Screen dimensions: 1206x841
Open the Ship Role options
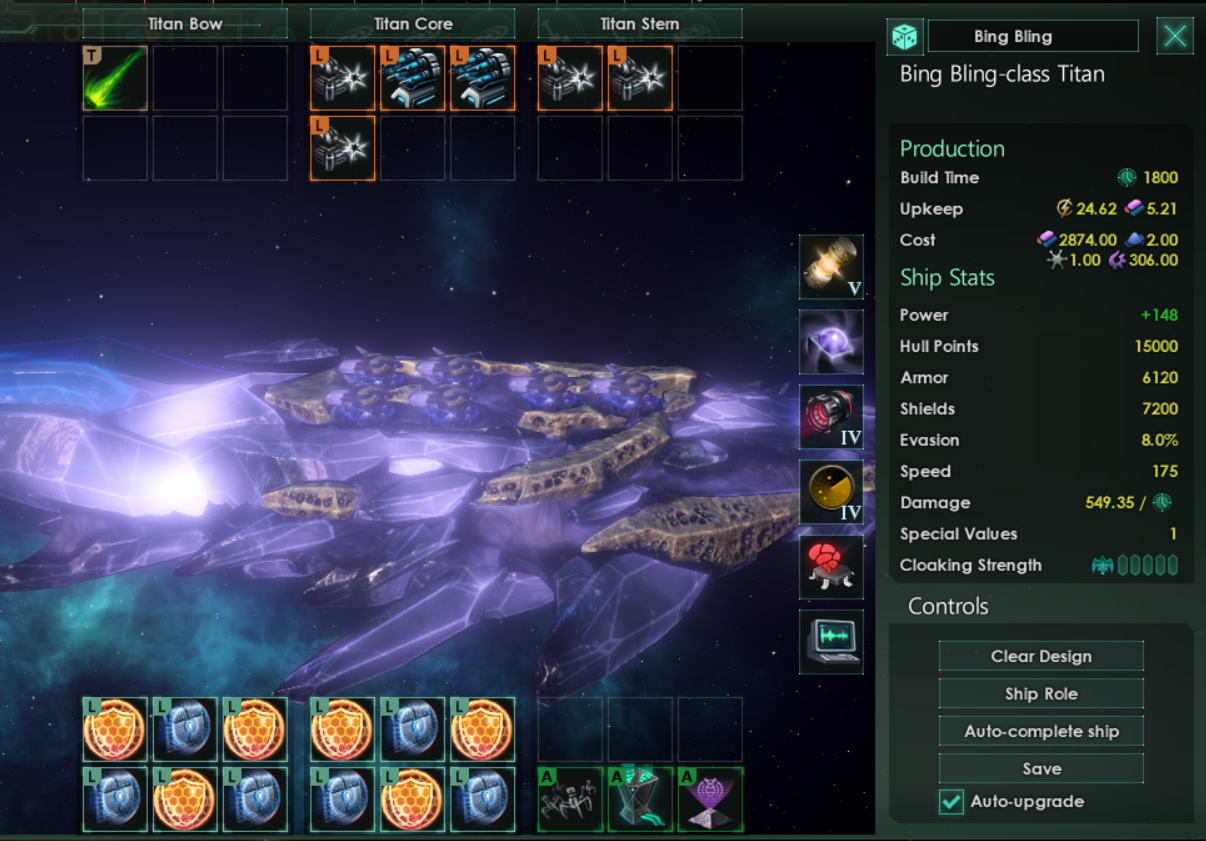(1041, 694)
